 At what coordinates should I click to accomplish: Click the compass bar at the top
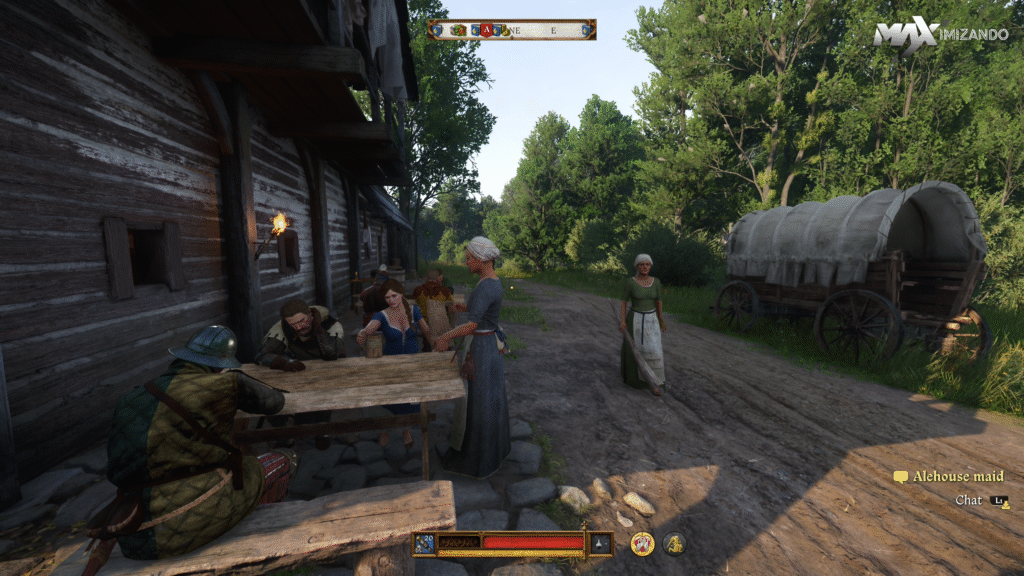[x=512, y=30]
